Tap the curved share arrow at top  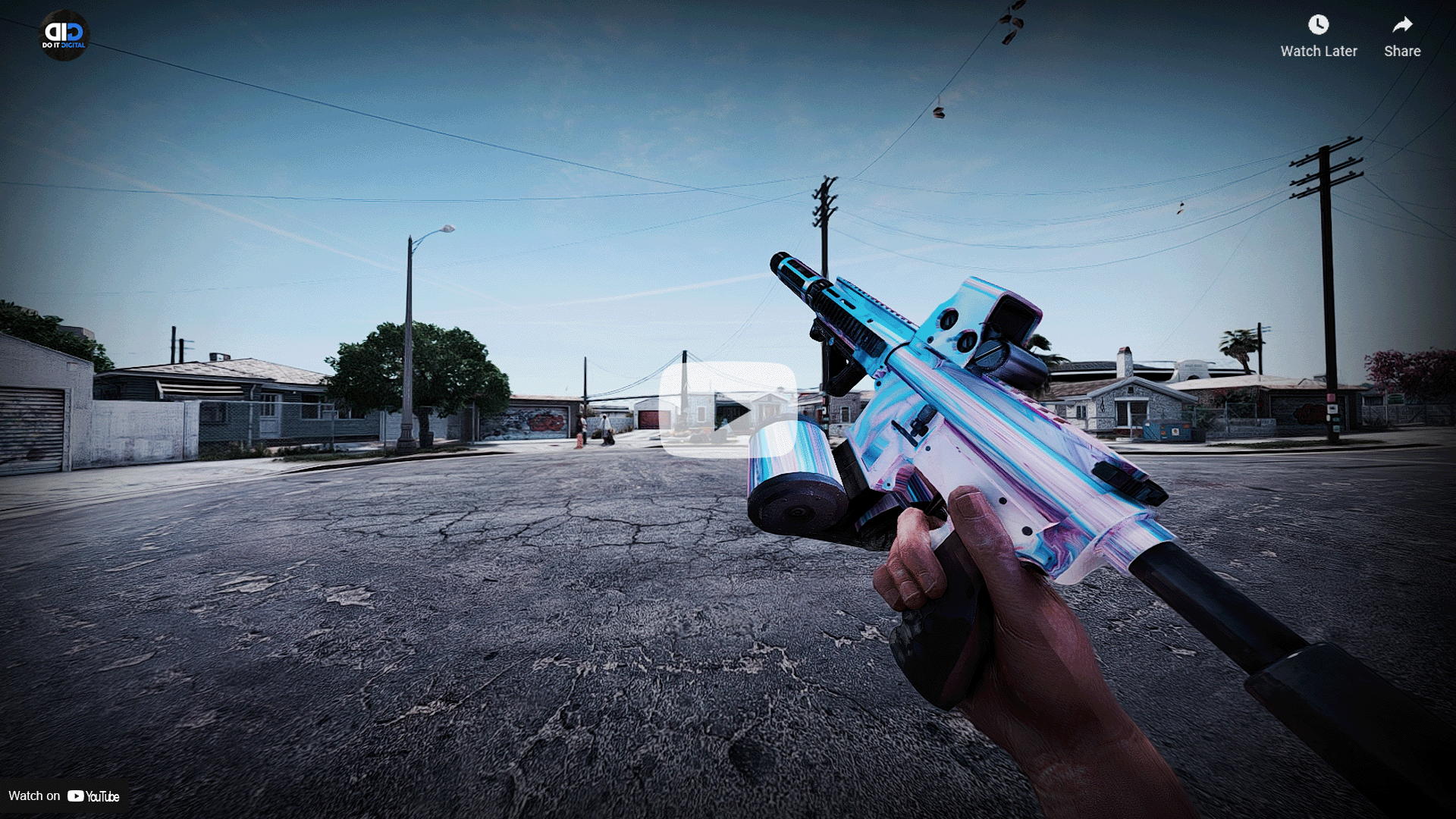(x=1401, y=25)
